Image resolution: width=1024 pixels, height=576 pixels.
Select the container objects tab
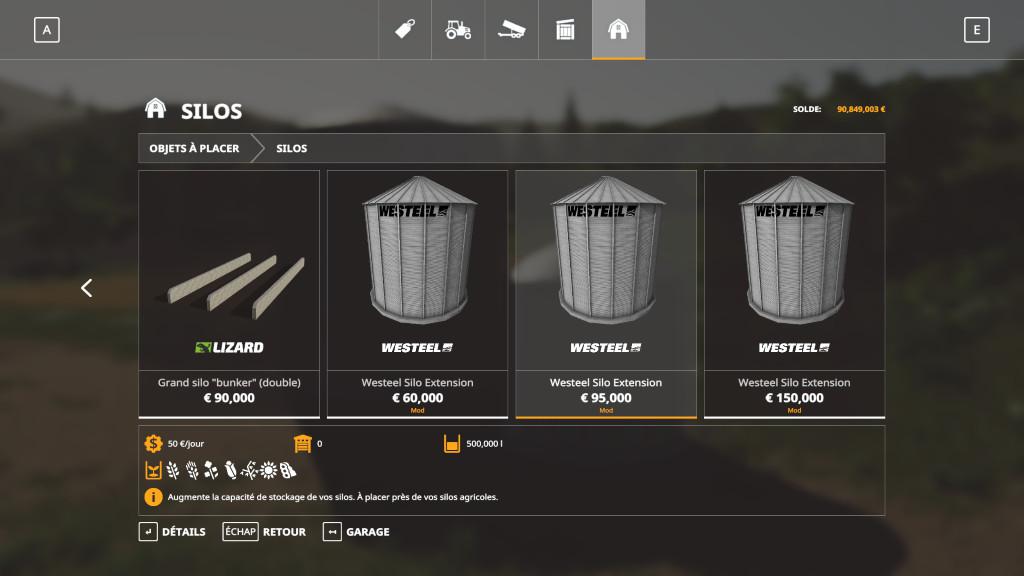click(565, 30)
